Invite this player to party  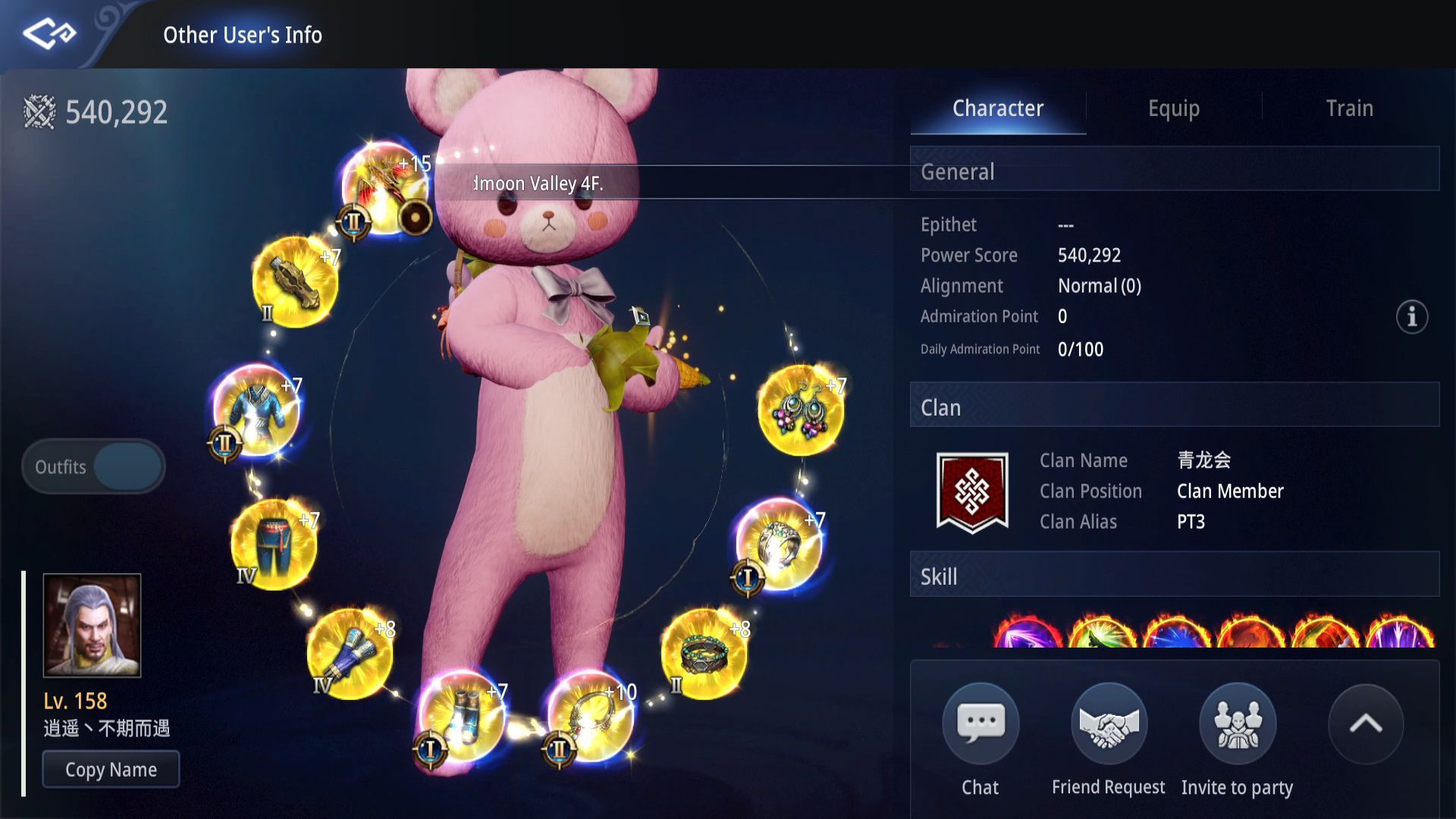[x=1237, y=724]
